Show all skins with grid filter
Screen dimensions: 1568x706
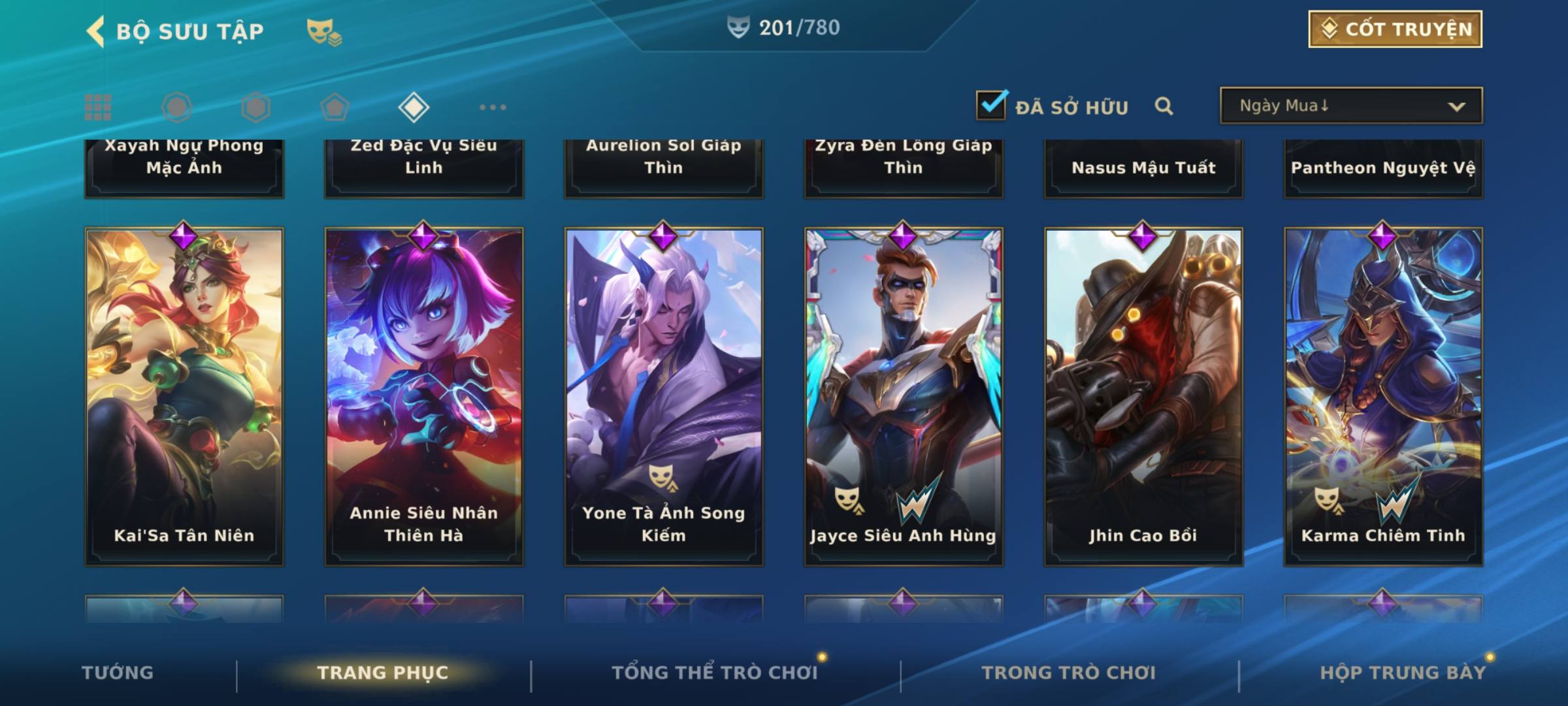coord(98,107)
